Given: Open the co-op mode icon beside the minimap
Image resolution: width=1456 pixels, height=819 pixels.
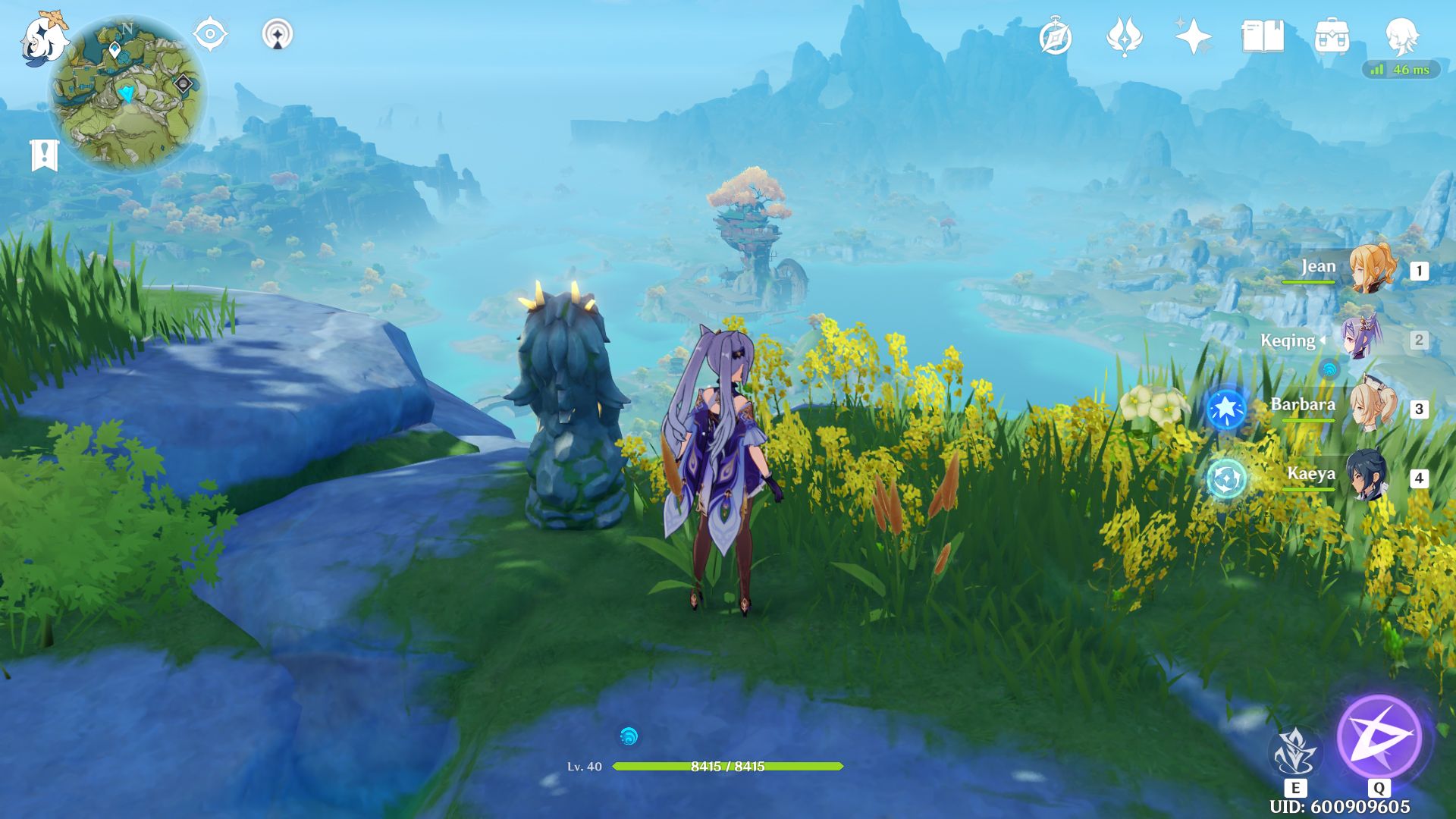Looking at the screenshot, I should (x=278, y=35).
